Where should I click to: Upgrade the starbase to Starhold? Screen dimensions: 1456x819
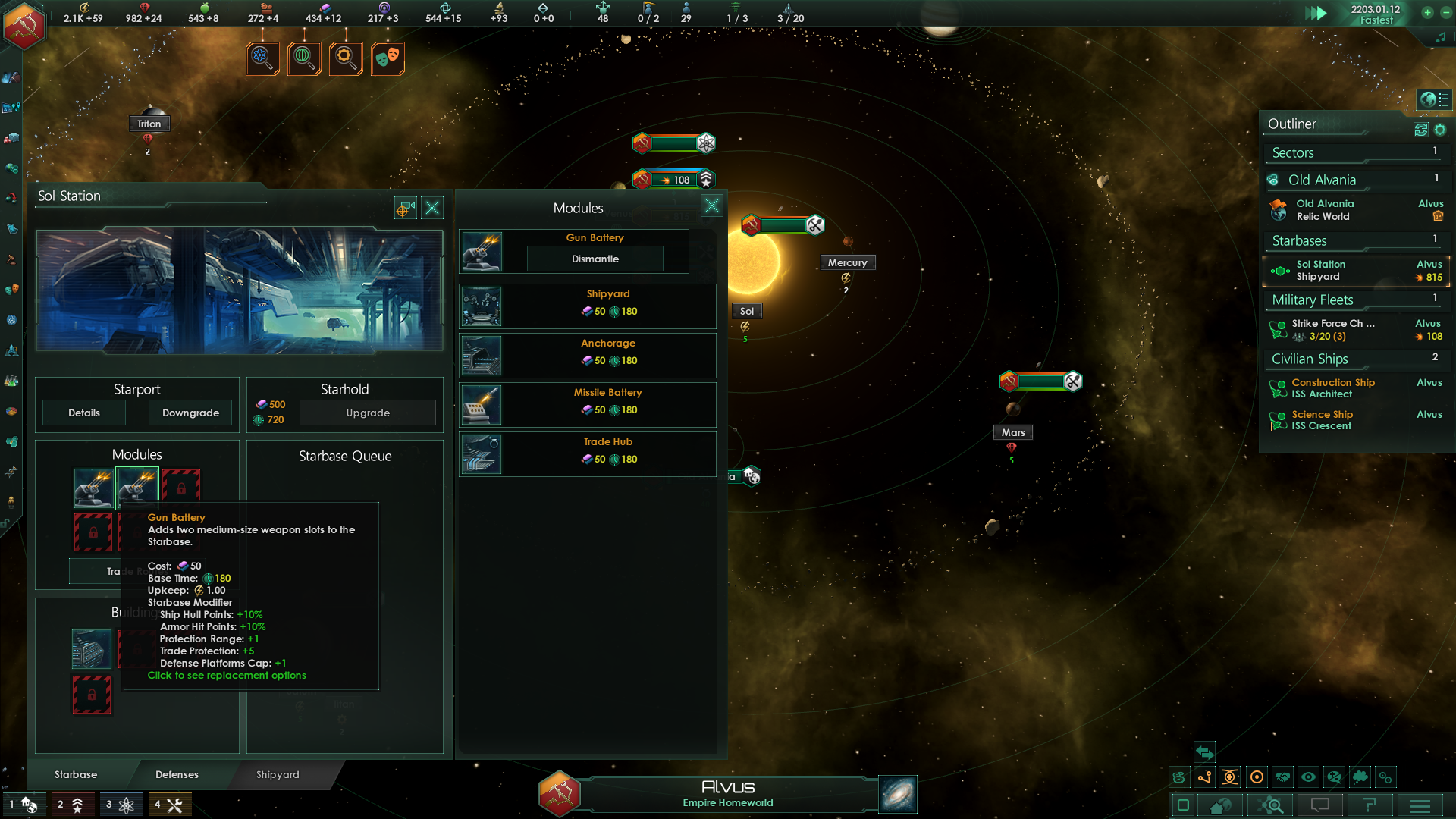tap(368, 413)
